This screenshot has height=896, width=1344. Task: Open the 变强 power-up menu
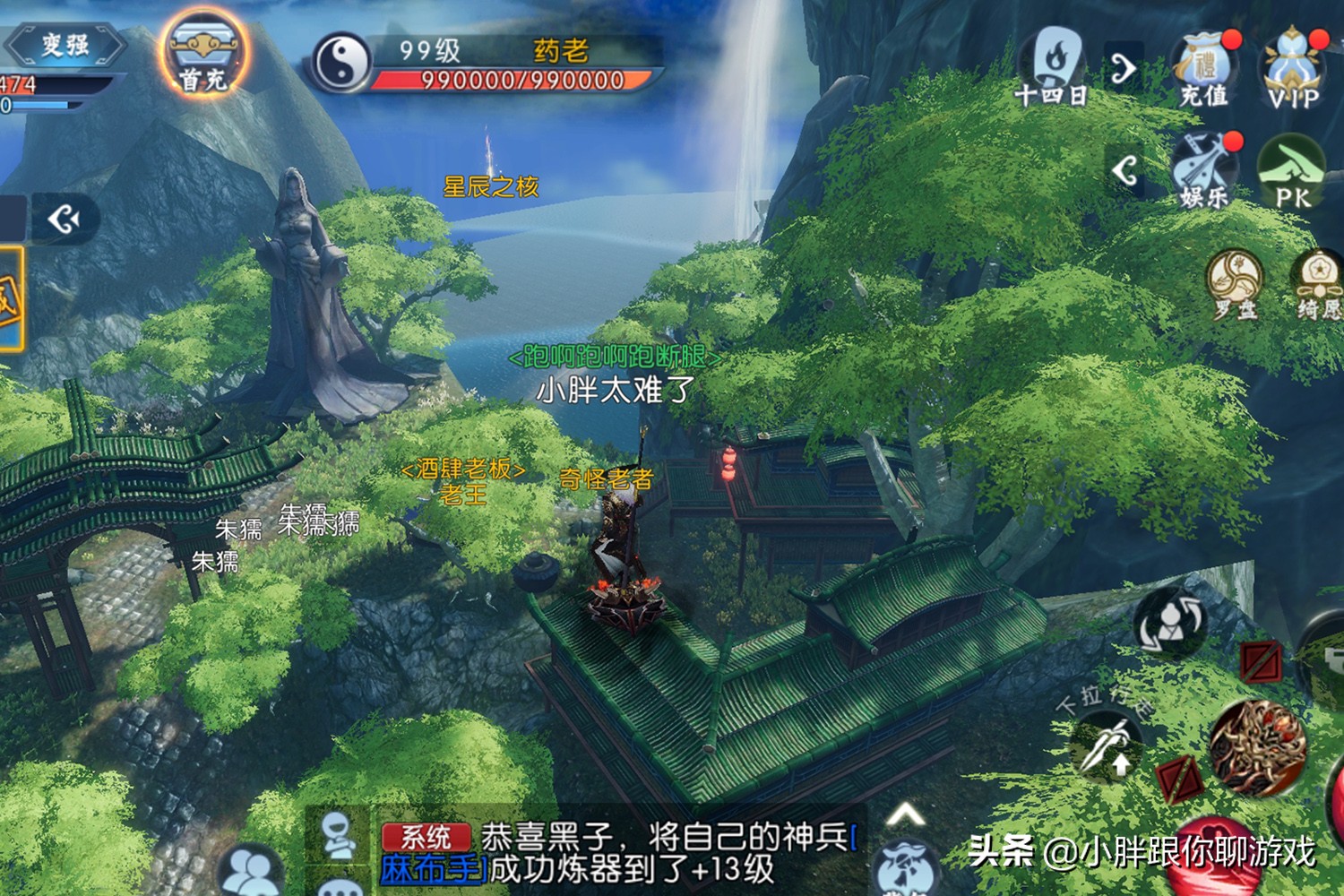point(65,45)
